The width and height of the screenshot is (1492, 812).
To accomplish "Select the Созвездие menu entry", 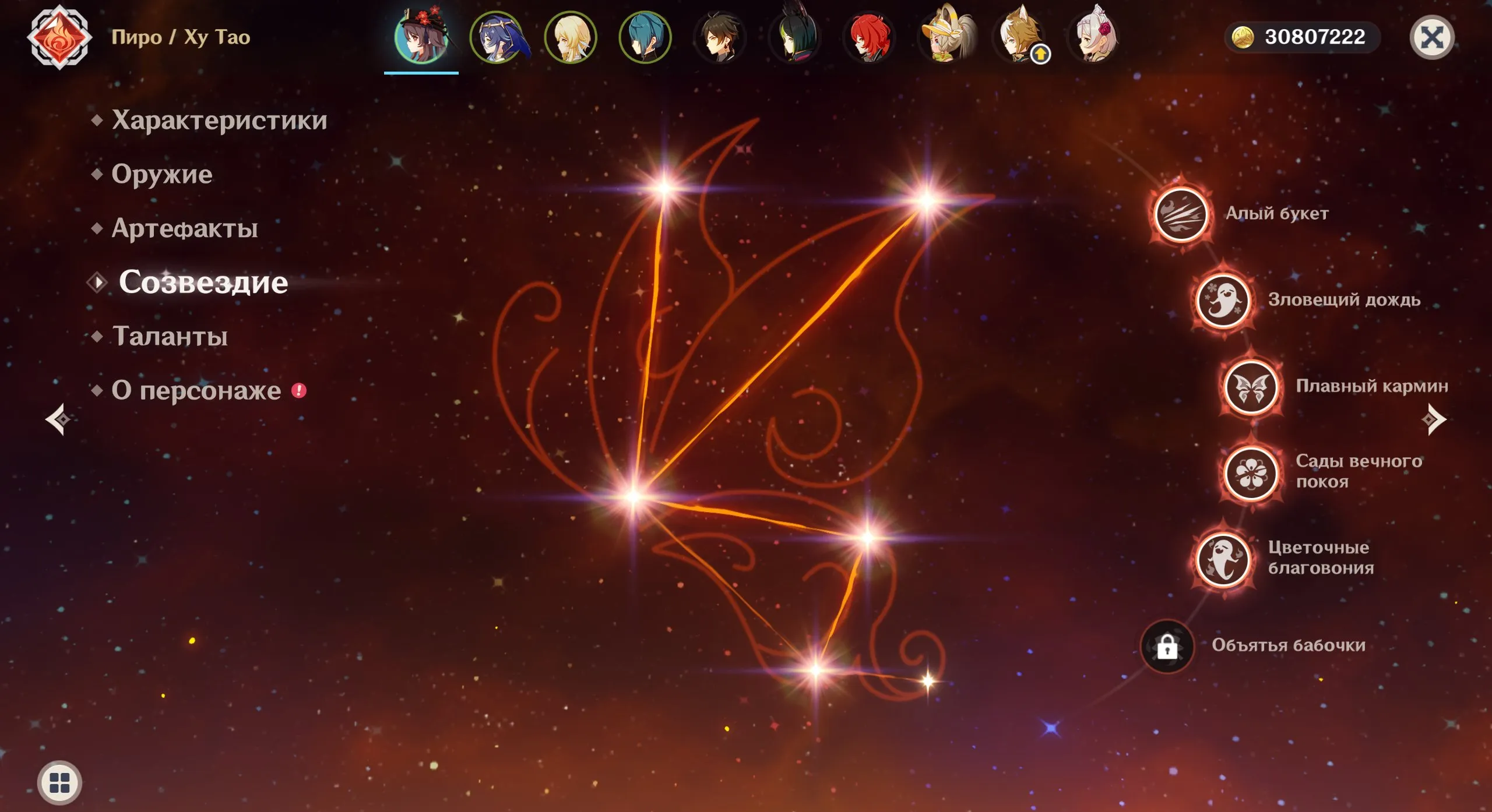I will pos(203,283).
